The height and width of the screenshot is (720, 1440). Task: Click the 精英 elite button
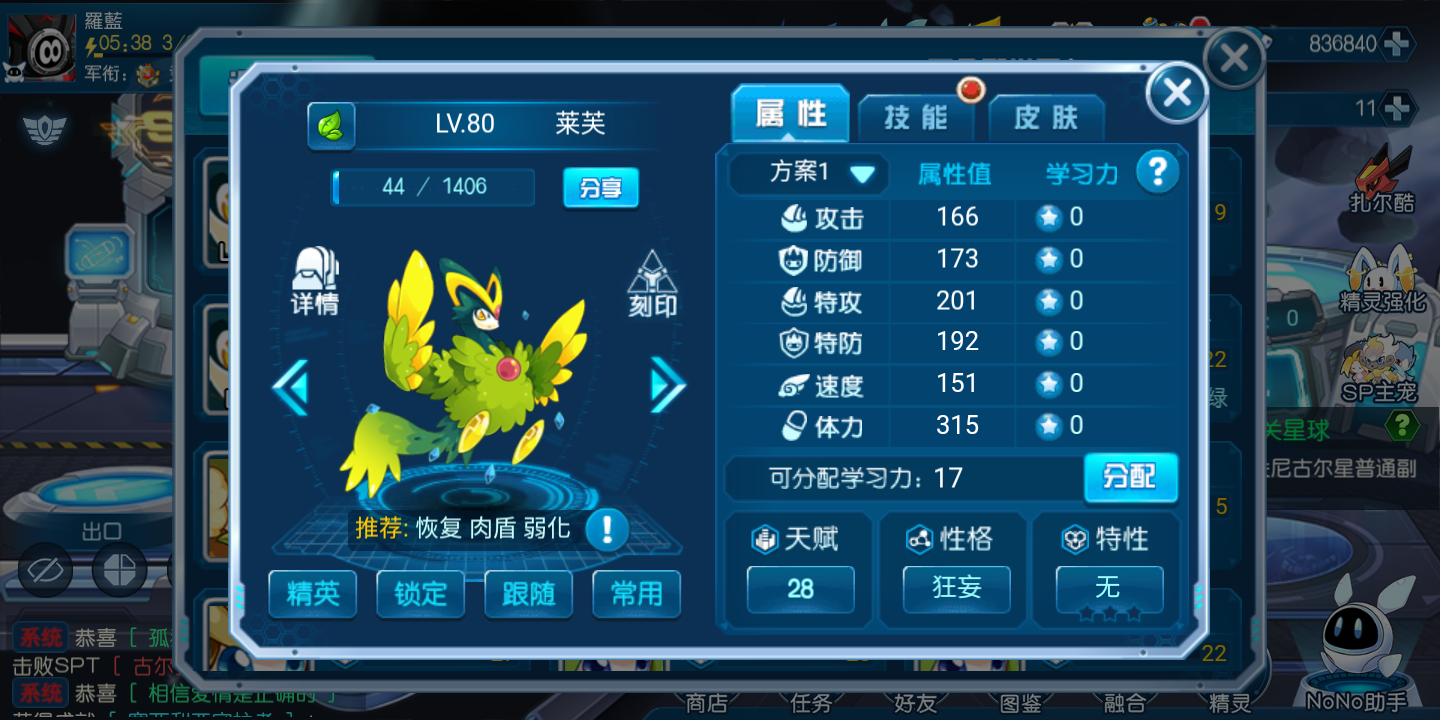pos(313,594)
